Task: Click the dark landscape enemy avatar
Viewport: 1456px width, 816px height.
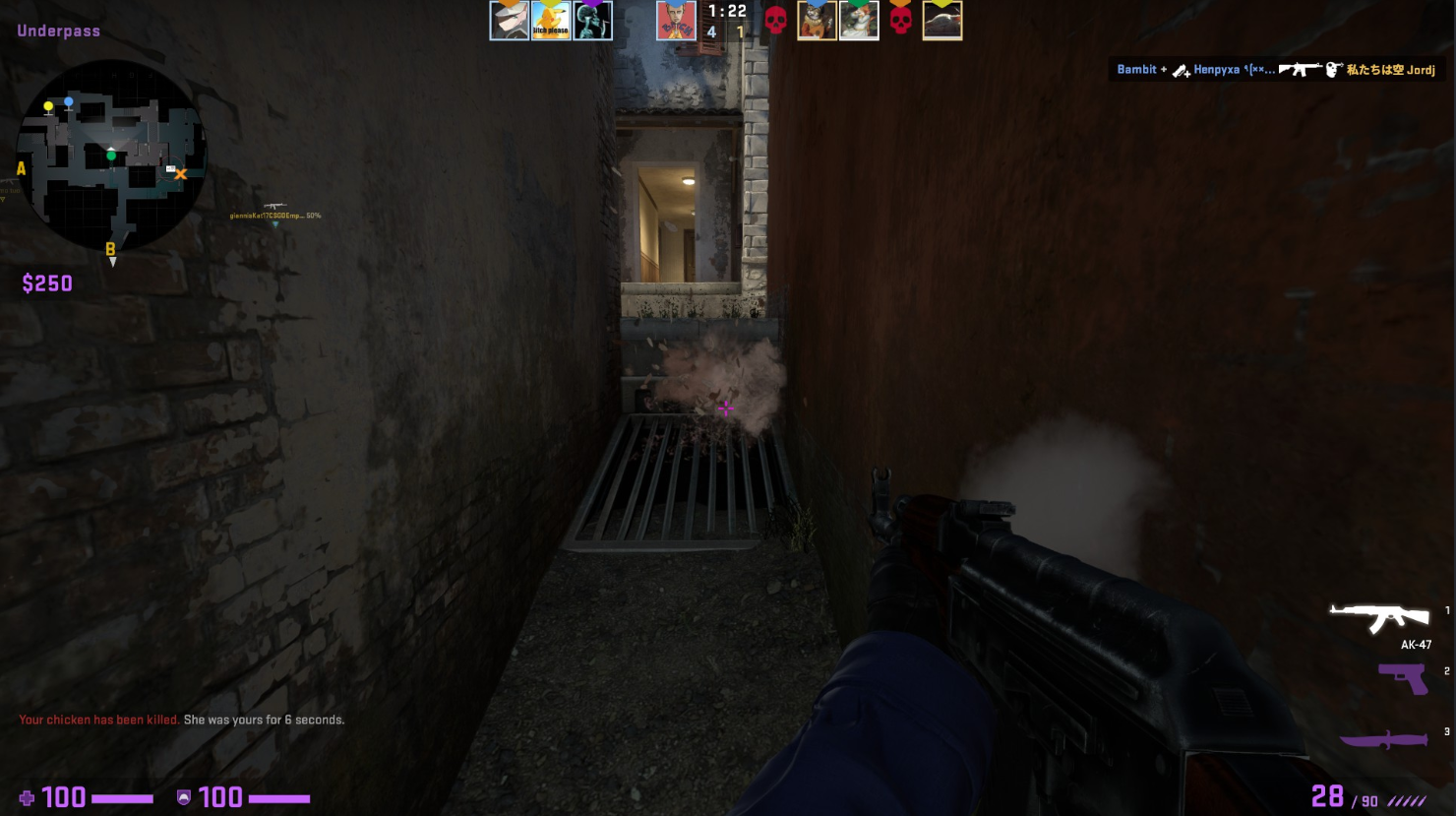Action: pos(941,21)
